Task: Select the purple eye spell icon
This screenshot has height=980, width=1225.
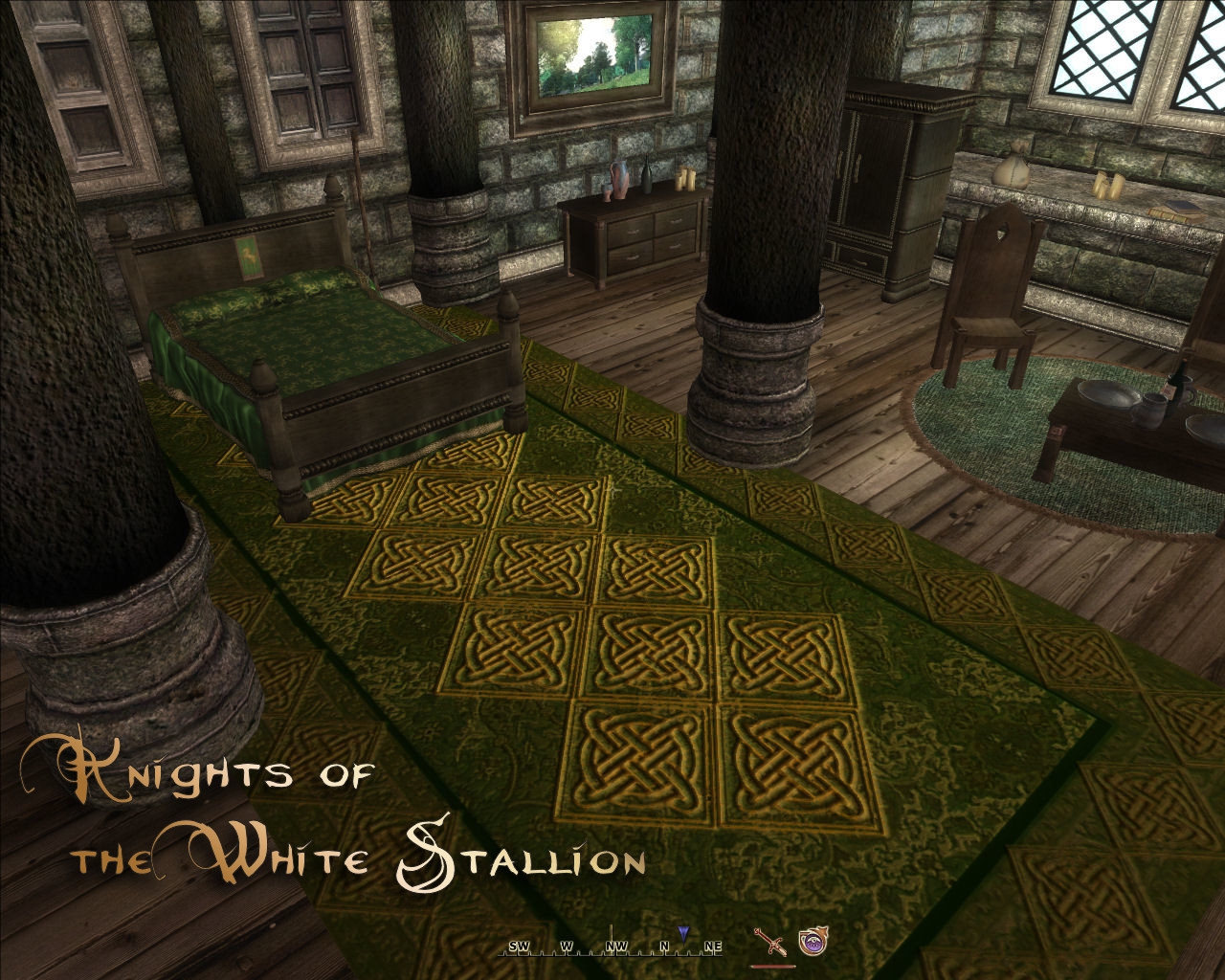Action: pos(812,942)
